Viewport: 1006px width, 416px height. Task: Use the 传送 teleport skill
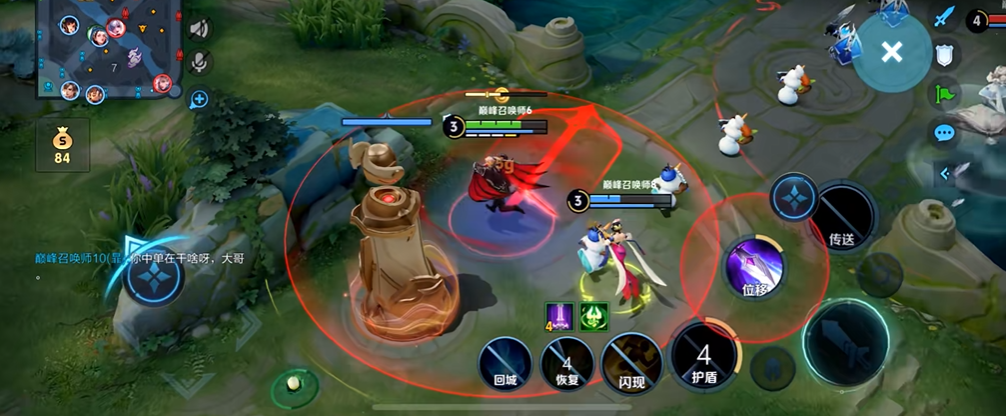(841, 215)
